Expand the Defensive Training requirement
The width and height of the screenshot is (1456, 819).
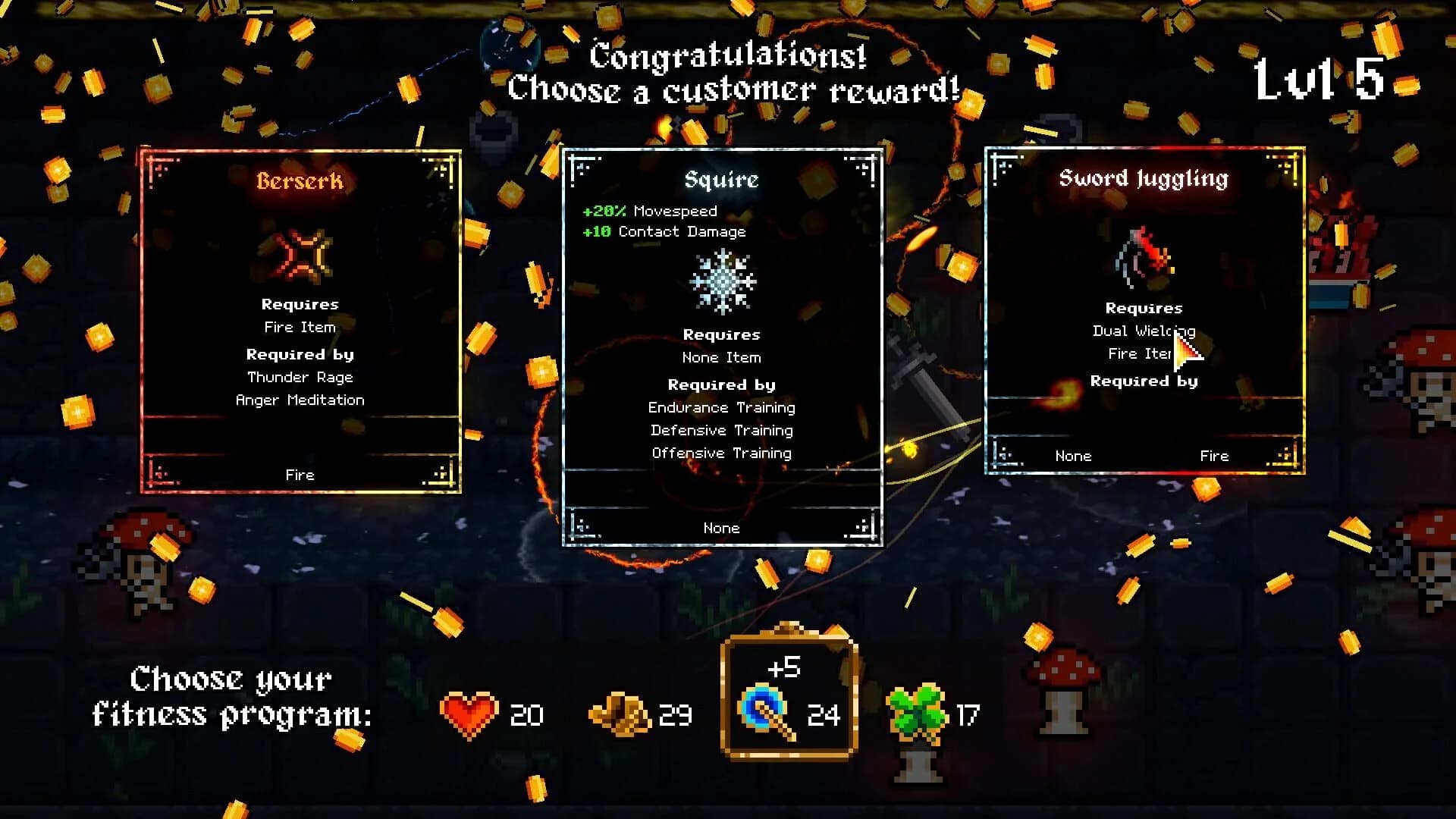tap(721, 430)
